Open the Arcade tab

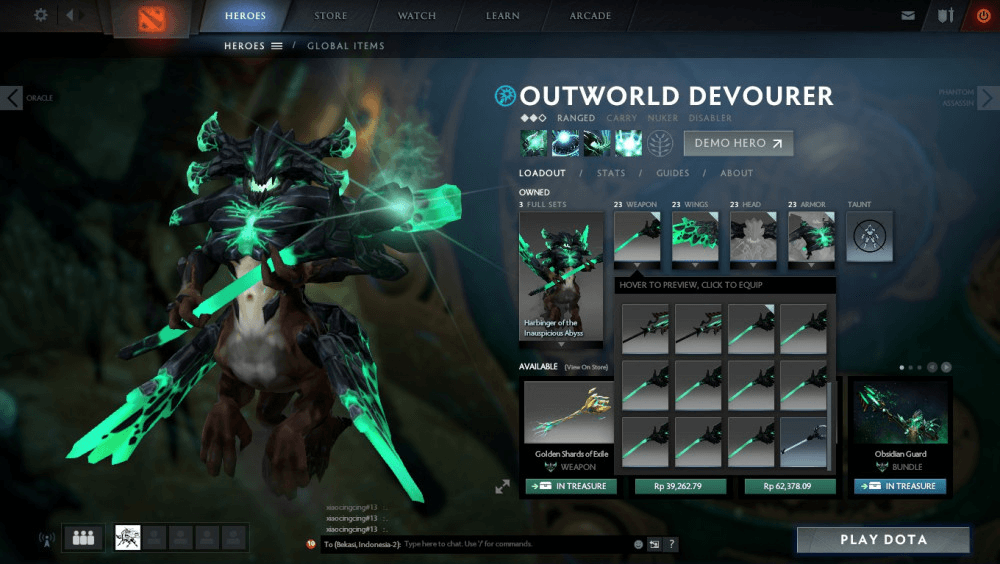point(591,16)
